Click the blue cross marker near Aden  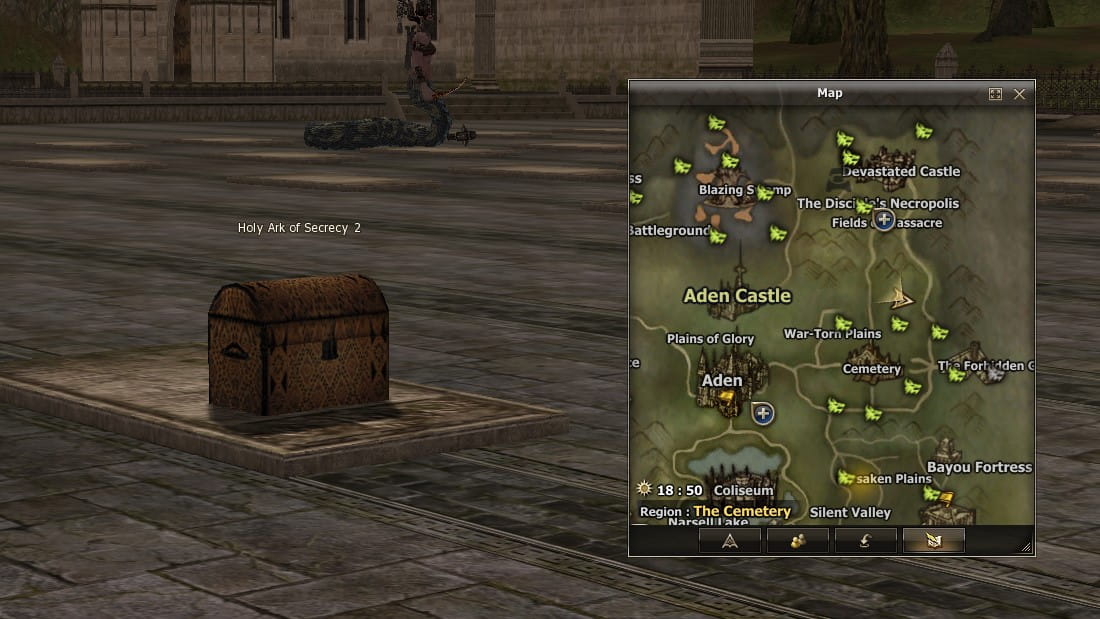coord(763,413)
